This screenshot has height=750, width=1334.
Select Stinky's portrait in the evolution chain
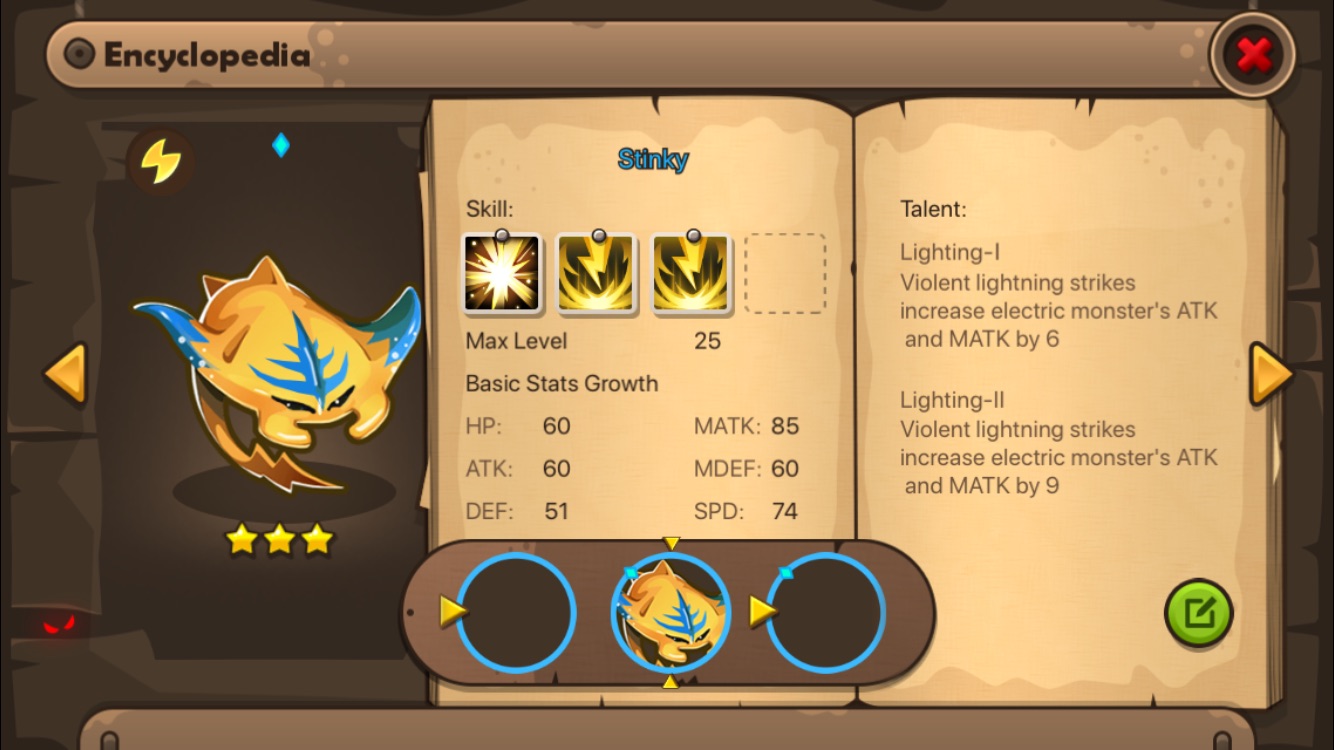[671, 612]
